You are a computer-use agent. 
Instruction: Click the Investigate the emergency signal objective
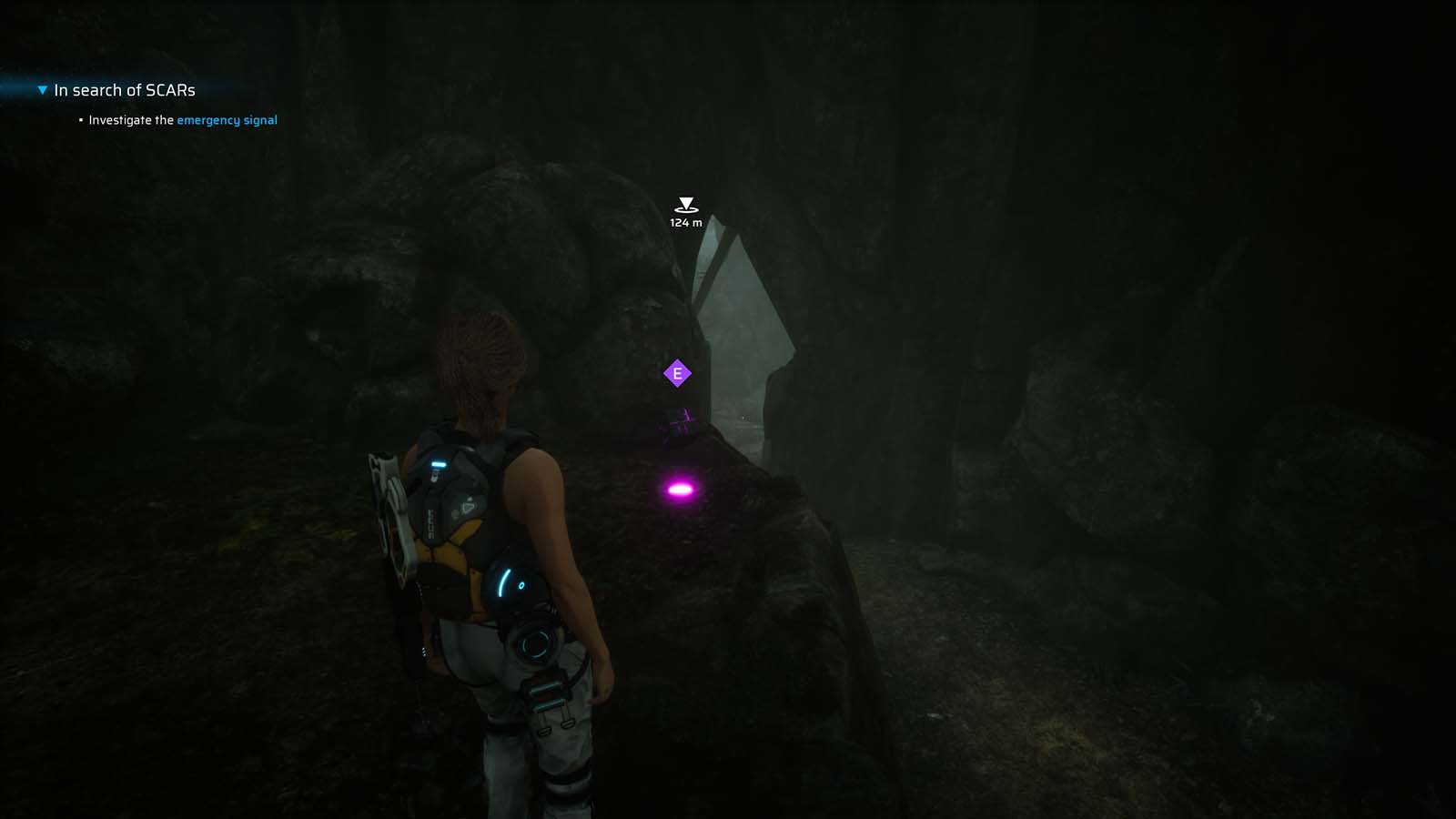click(182, 119)
